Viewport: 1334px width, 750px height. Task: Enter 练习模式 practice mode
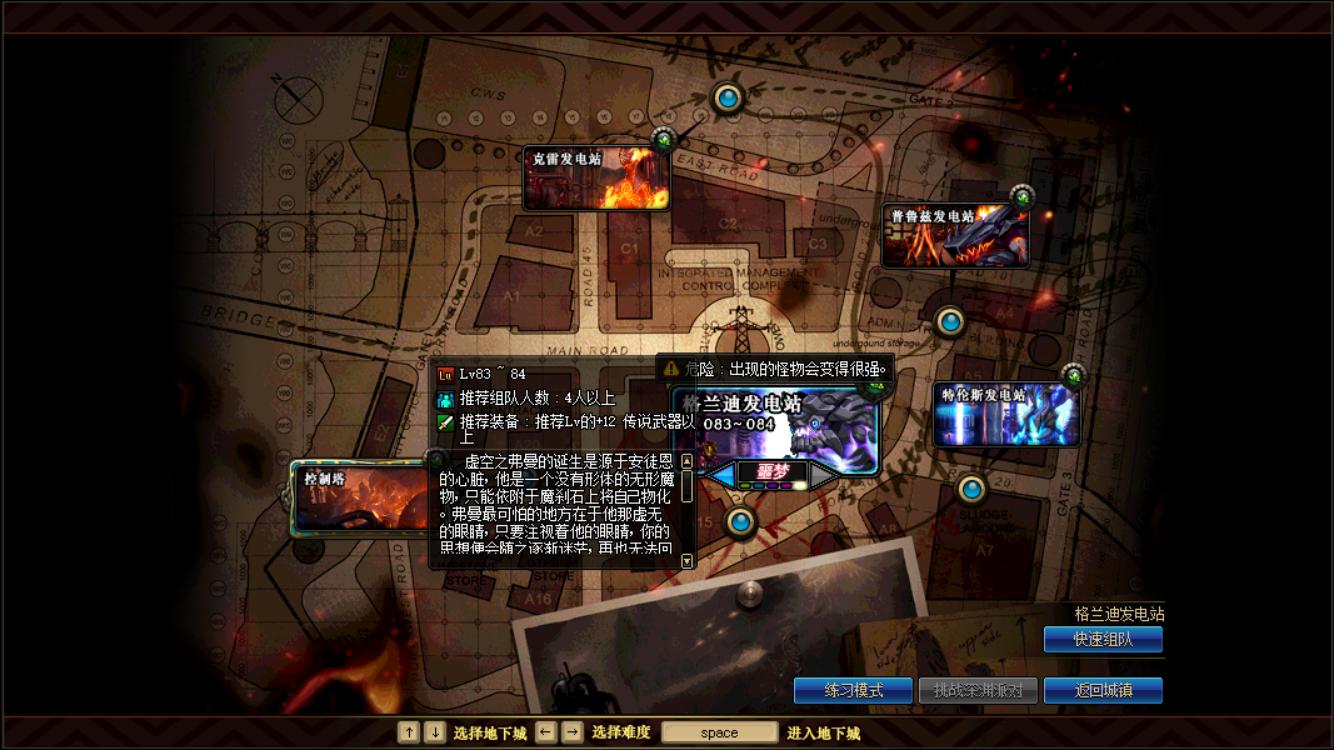point(853,690)
